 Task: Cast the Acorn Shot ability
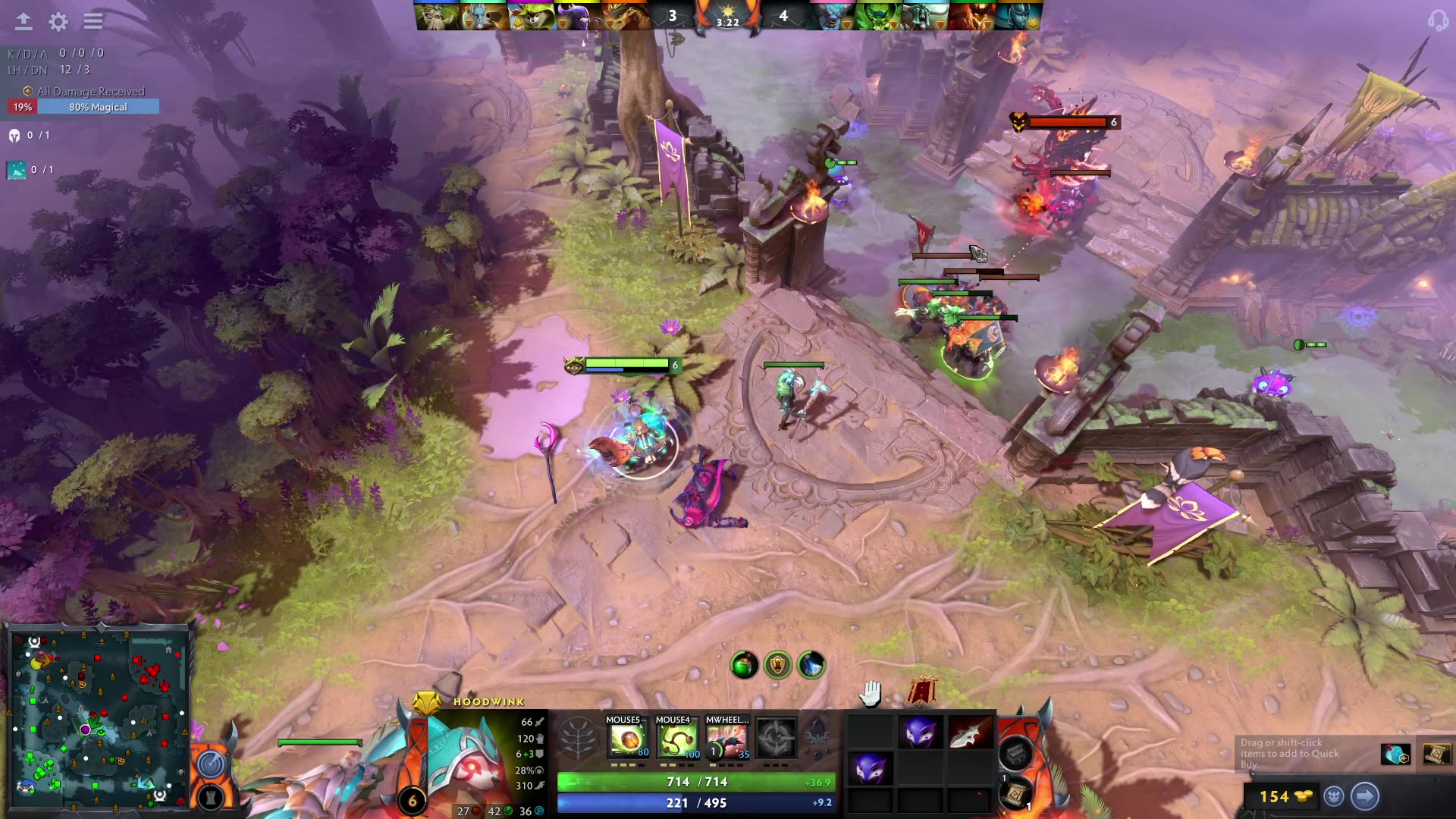click(627, 738)
